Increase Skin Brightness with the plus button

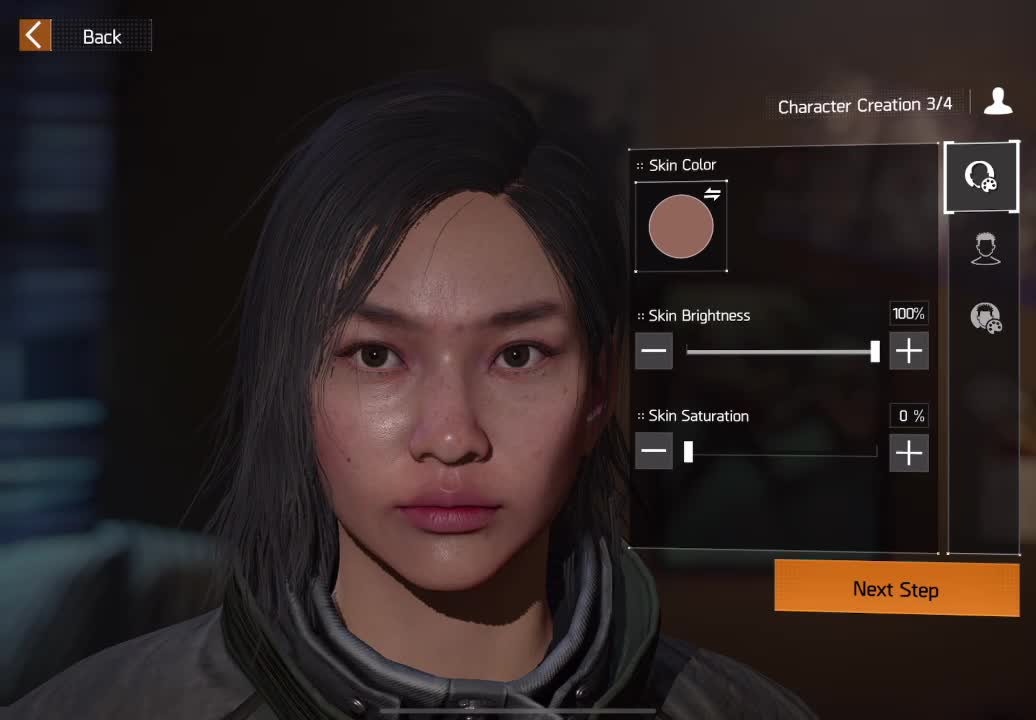(x=908, y=351)
